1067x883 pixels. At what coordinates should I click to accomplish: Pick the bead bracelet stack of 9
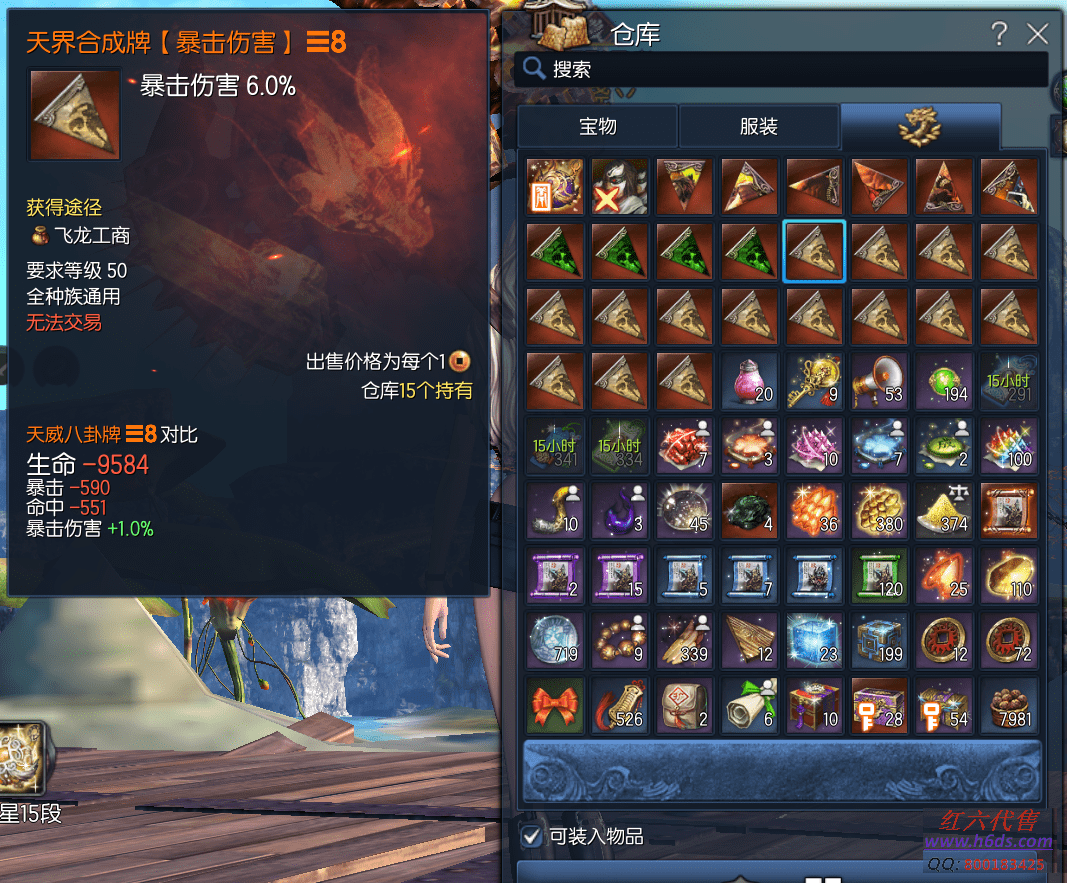pos(620,641)
